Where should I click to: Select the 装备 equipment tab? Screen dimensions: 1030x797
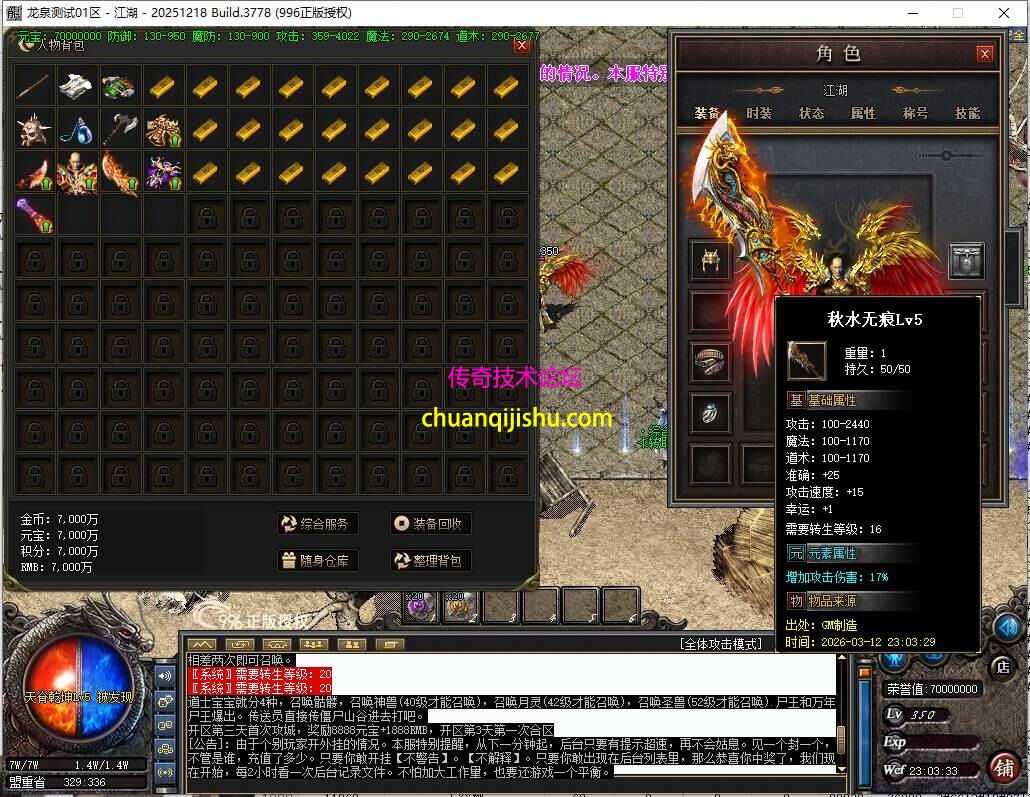(707, 113)
